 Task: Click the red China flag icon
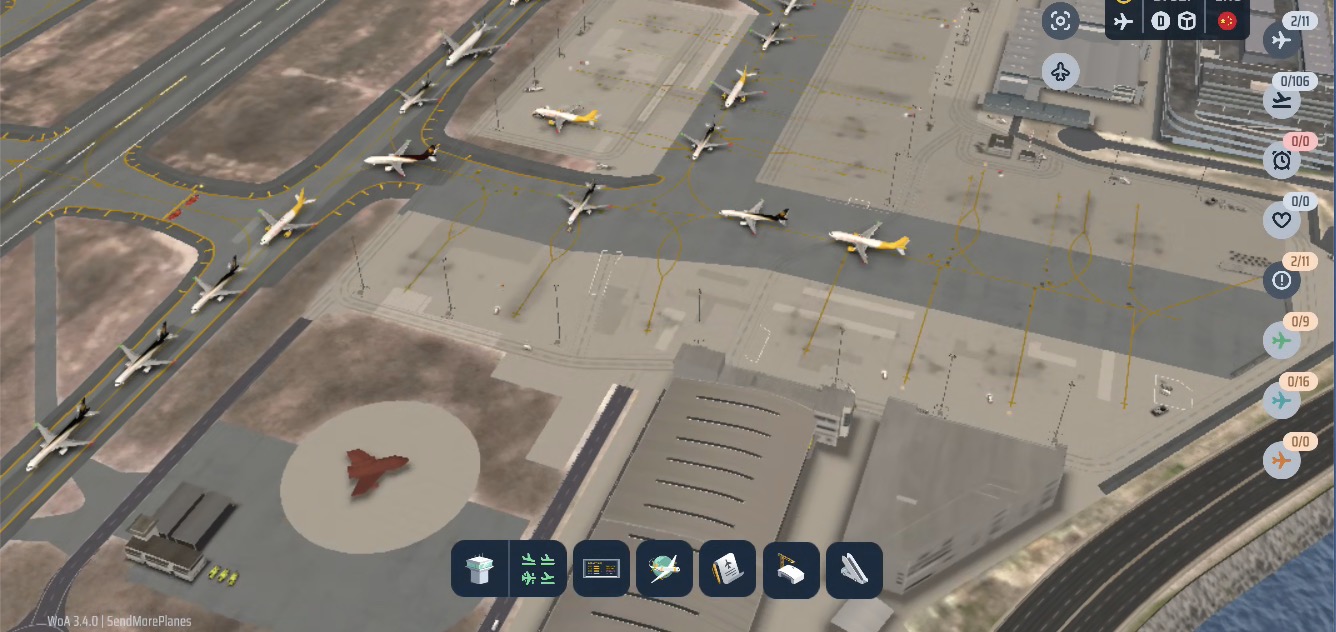pyautogui.click(x=1227, y=21)
